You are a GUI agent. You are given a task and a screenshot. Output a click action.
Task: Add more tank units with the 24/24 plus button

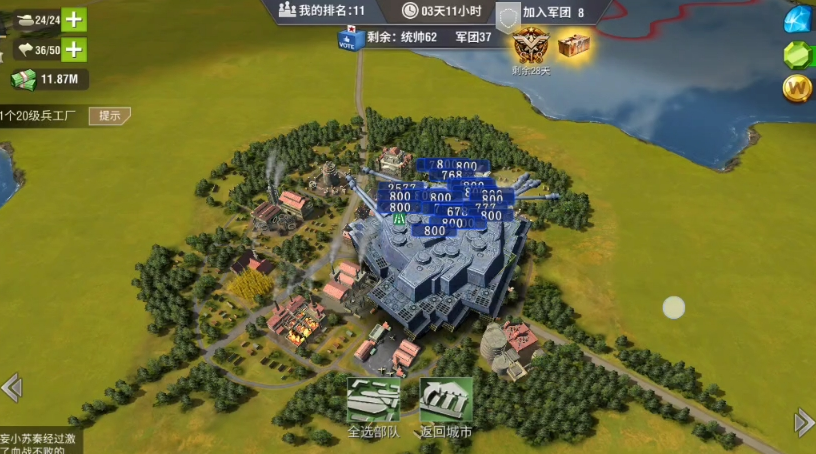pos(74,19)
